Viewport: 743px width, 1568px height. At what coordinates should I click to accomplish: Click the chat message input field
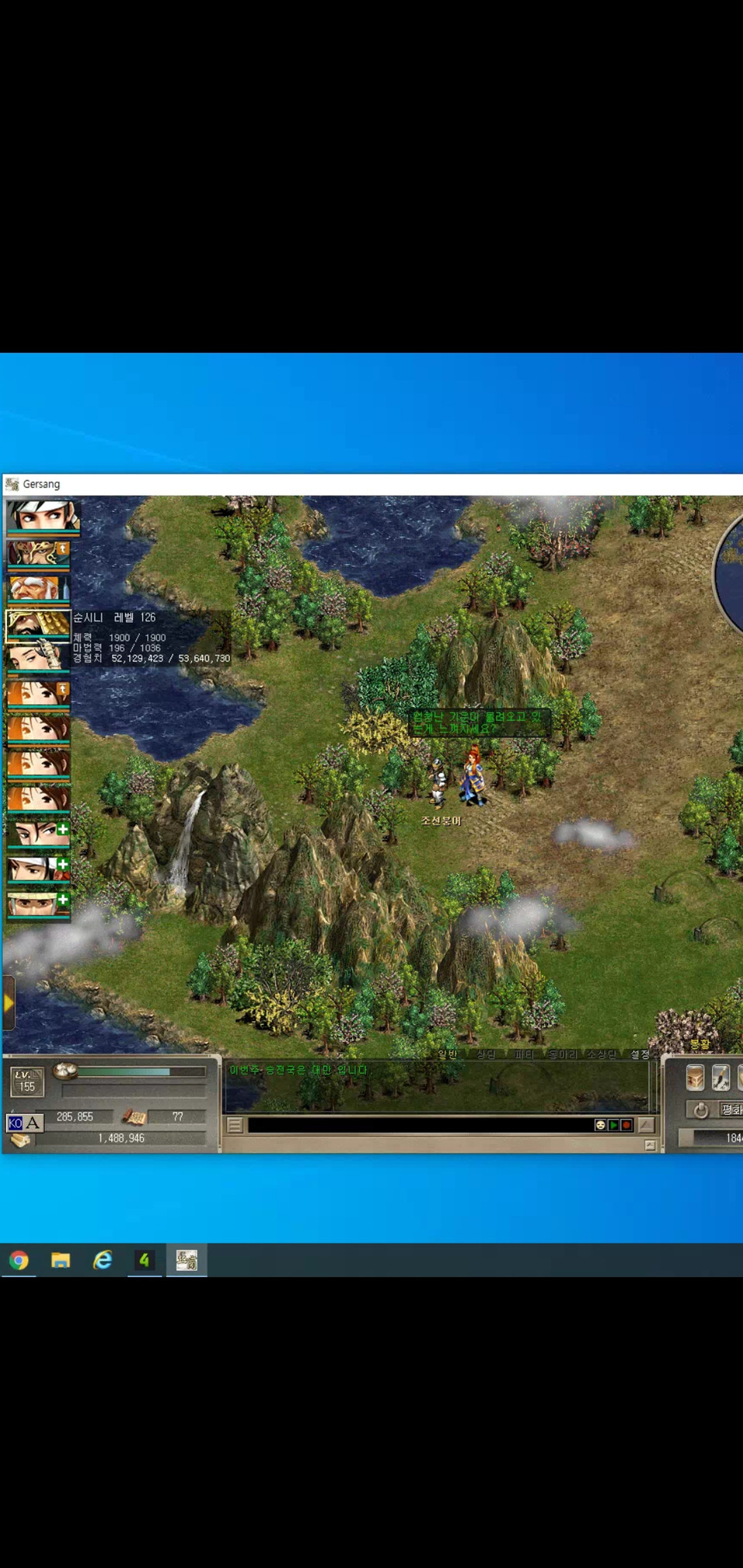418,1125
